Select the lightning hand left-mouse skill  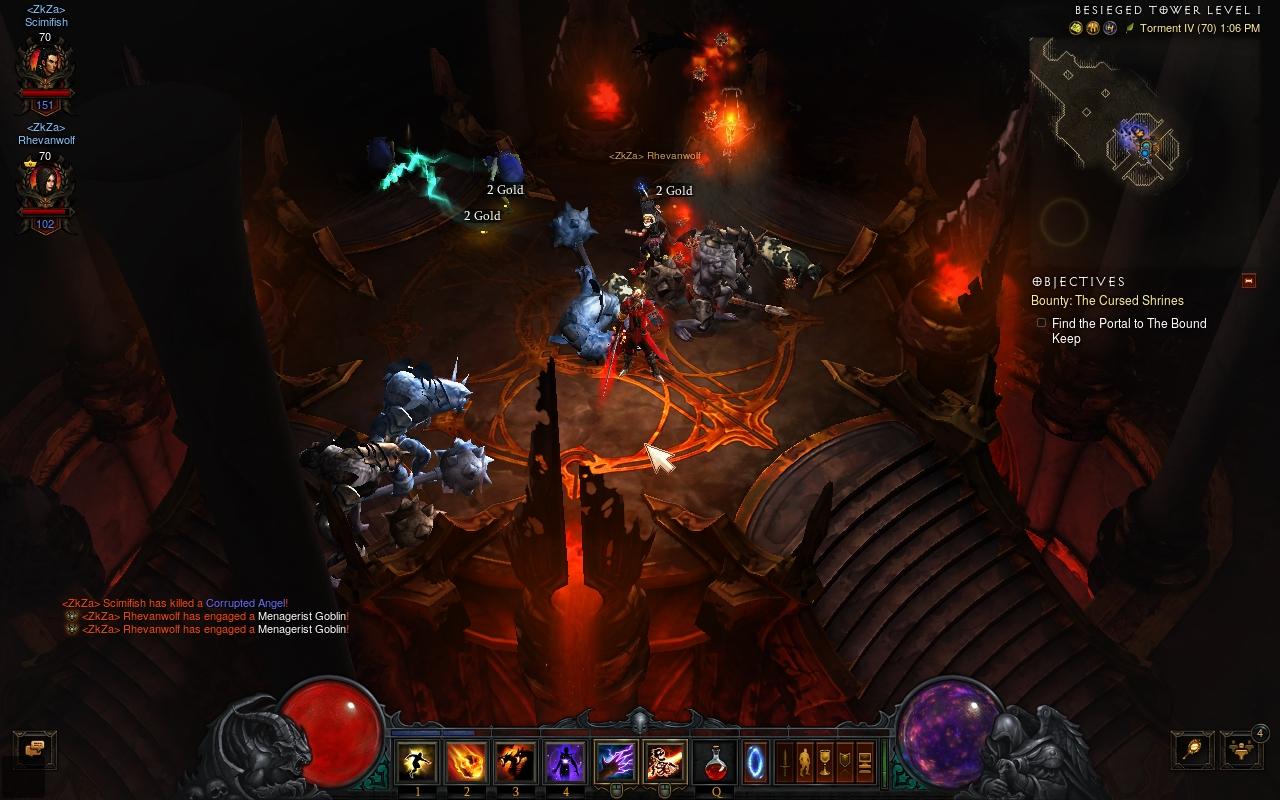click(615, 763)
